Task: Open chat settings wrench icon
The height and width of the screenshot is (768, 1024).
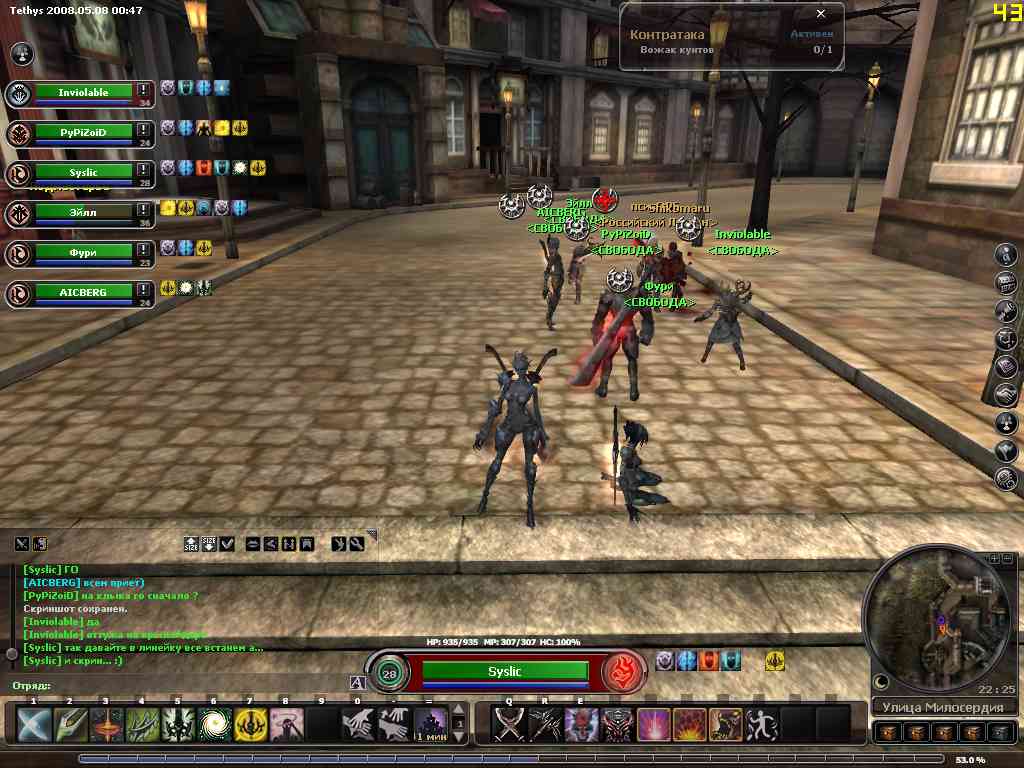Action: [x=356, y=544]
